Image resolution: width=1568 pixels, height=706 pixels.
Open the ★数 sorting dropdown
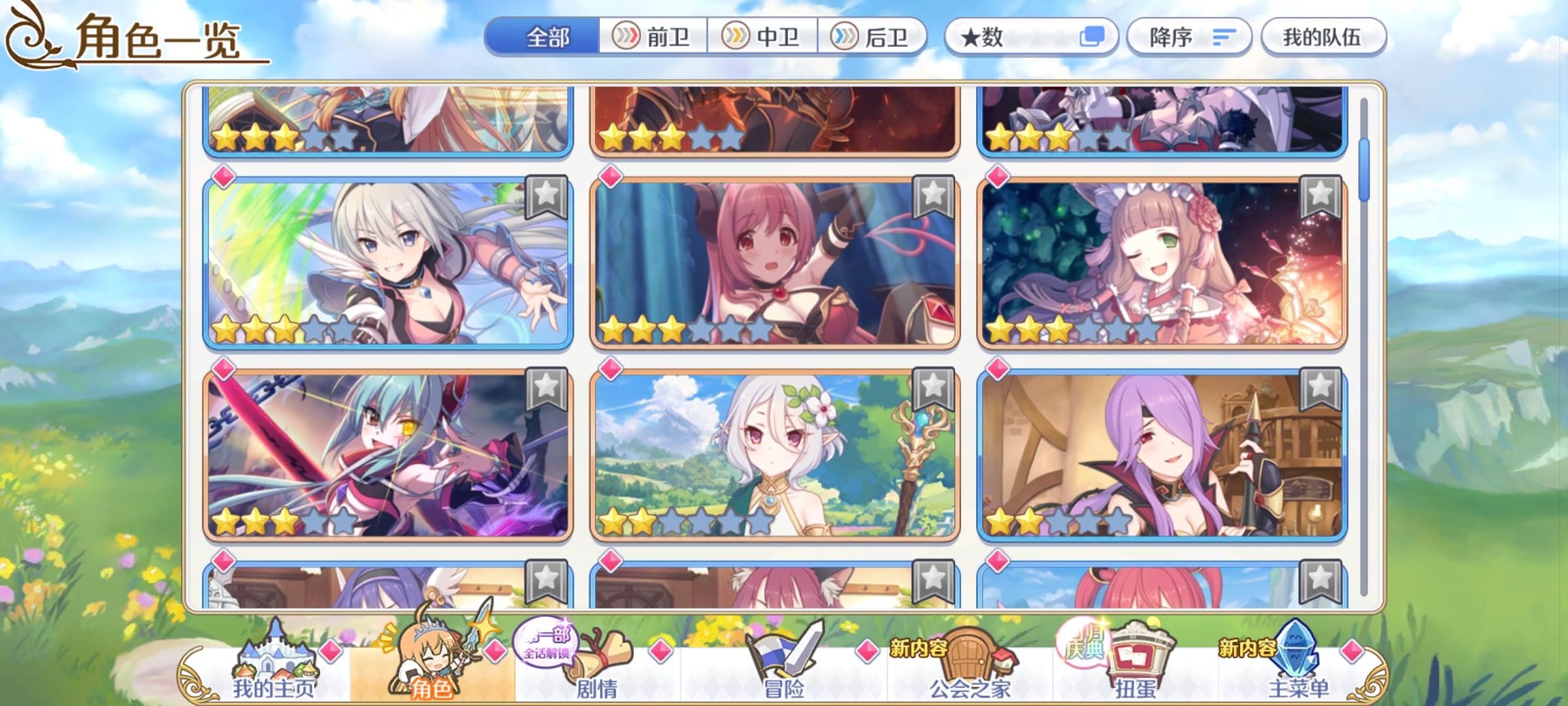[1026, 37]
